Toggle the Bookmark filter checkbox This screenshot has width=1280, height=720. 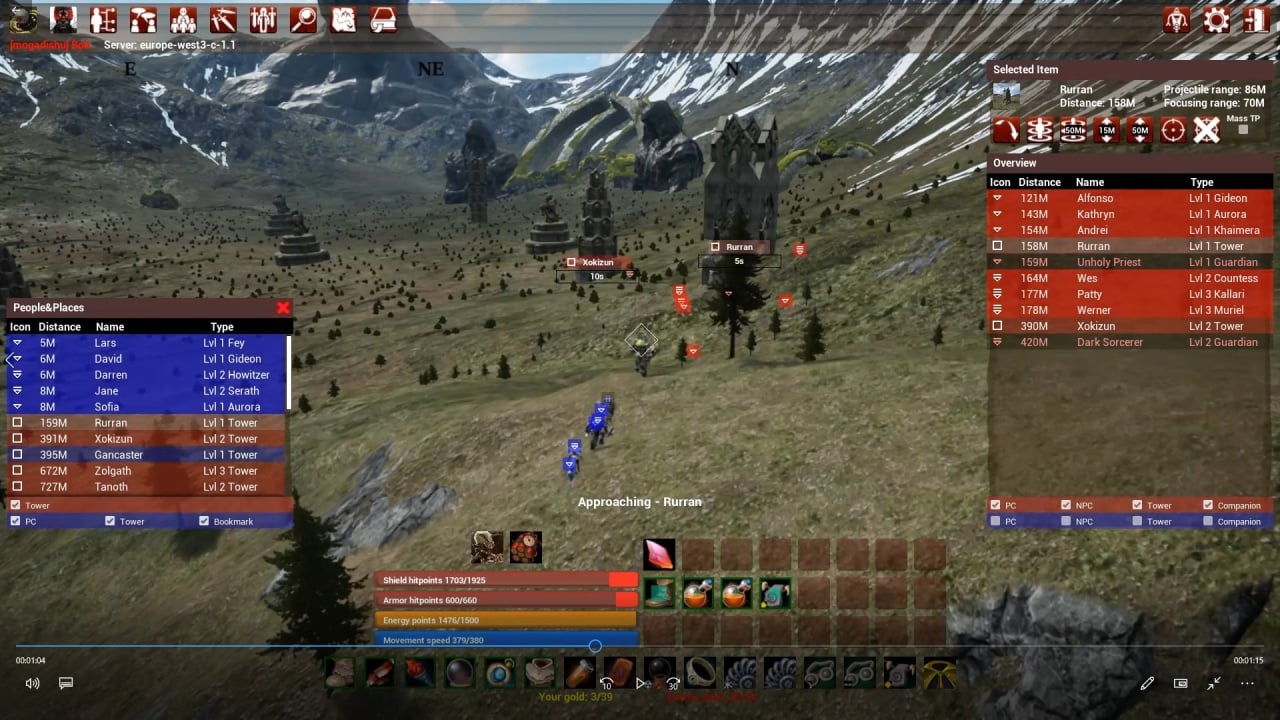[204, 521]
